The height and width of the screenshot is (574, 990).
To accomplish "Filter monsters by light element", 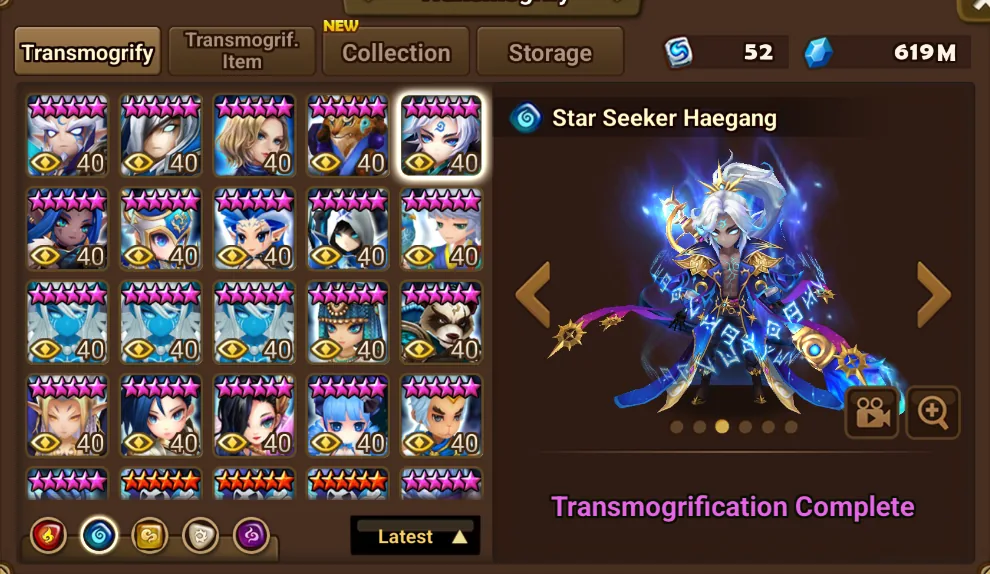I will click(x=200, y=536).
